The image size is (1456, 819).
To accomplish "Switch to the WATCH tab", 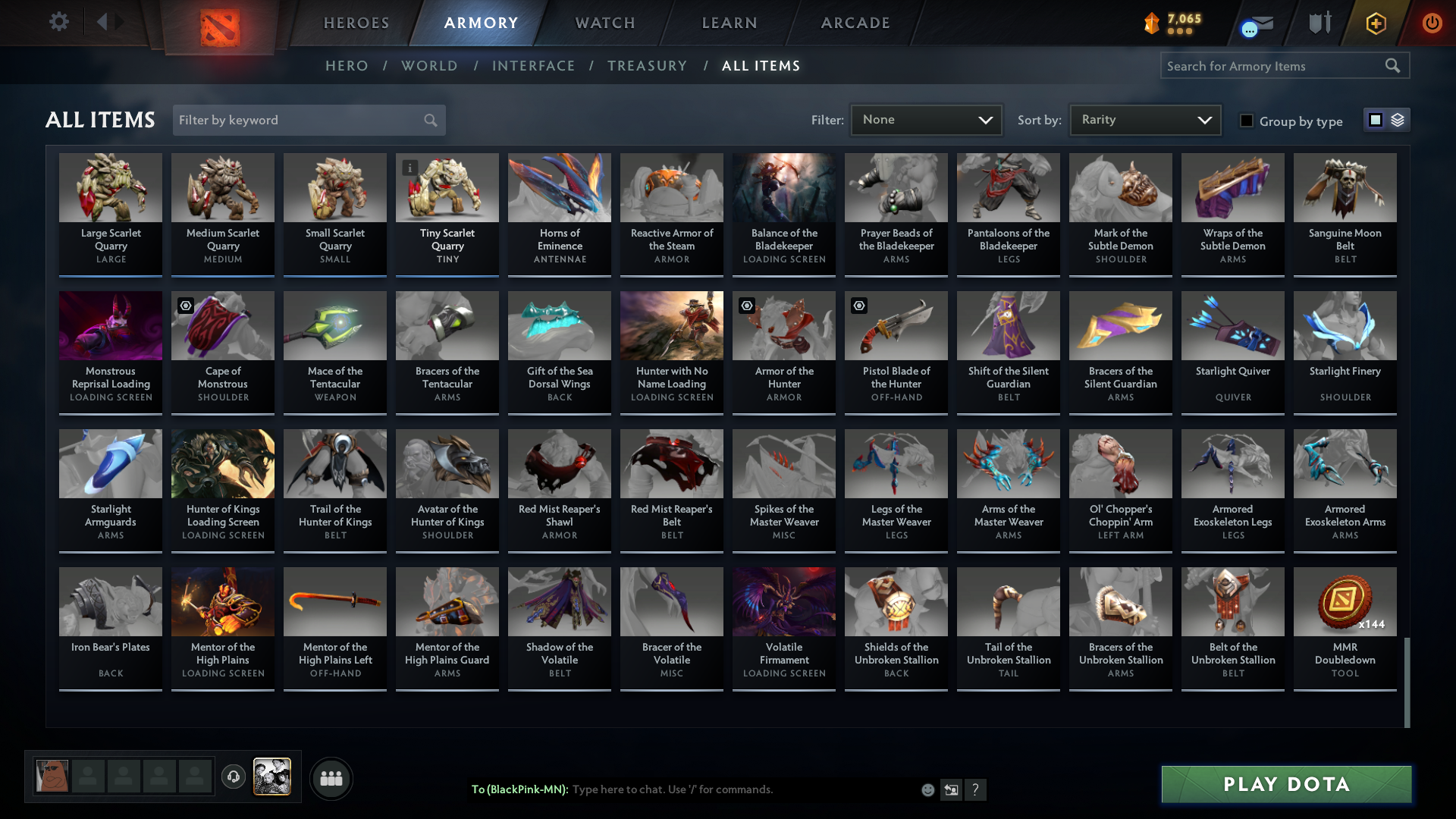I will 604,23.
